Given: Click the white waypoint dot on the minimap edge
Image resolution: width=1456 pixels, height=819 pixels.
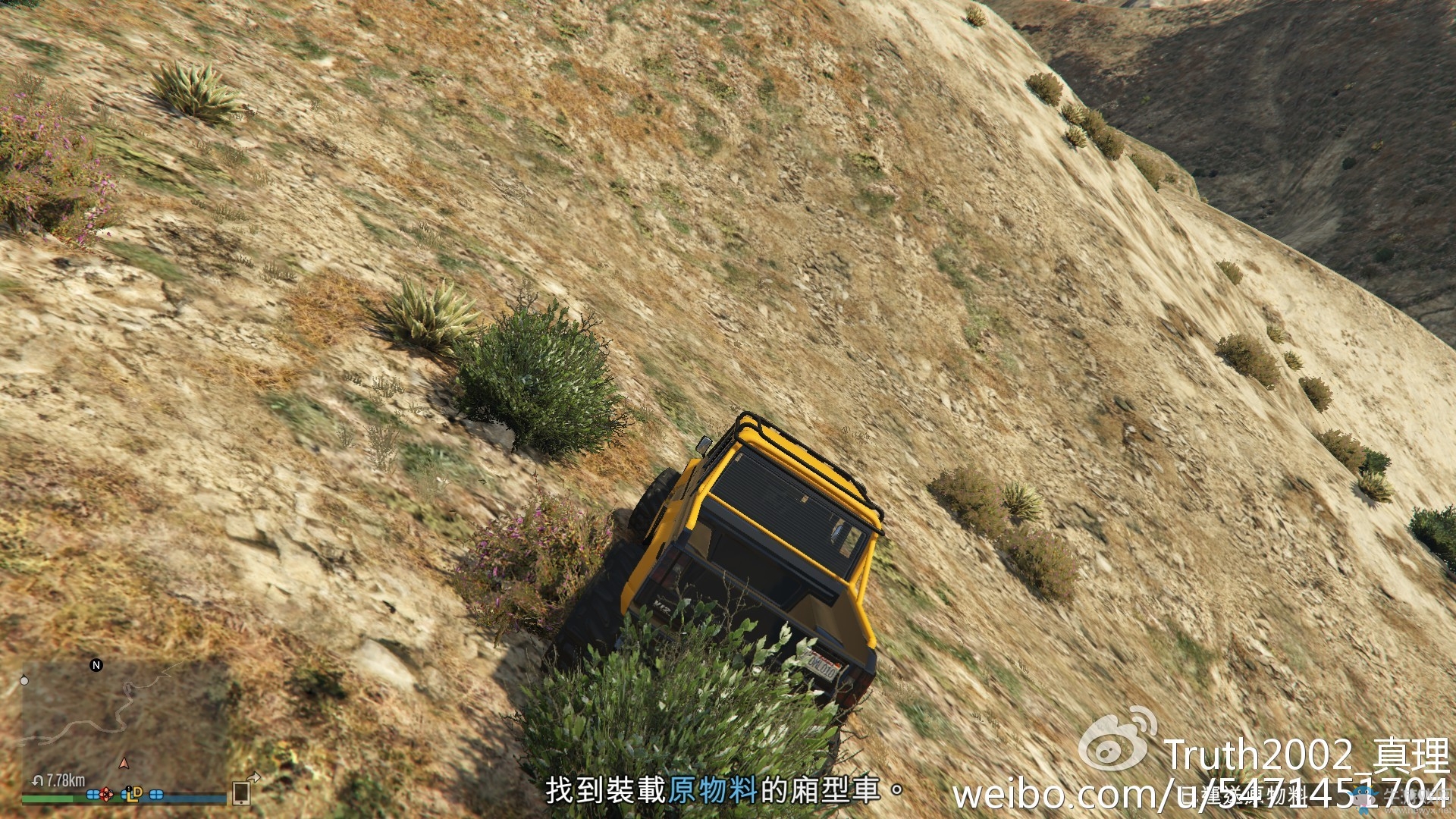Looking at the screenshot, I should [24, 681].
